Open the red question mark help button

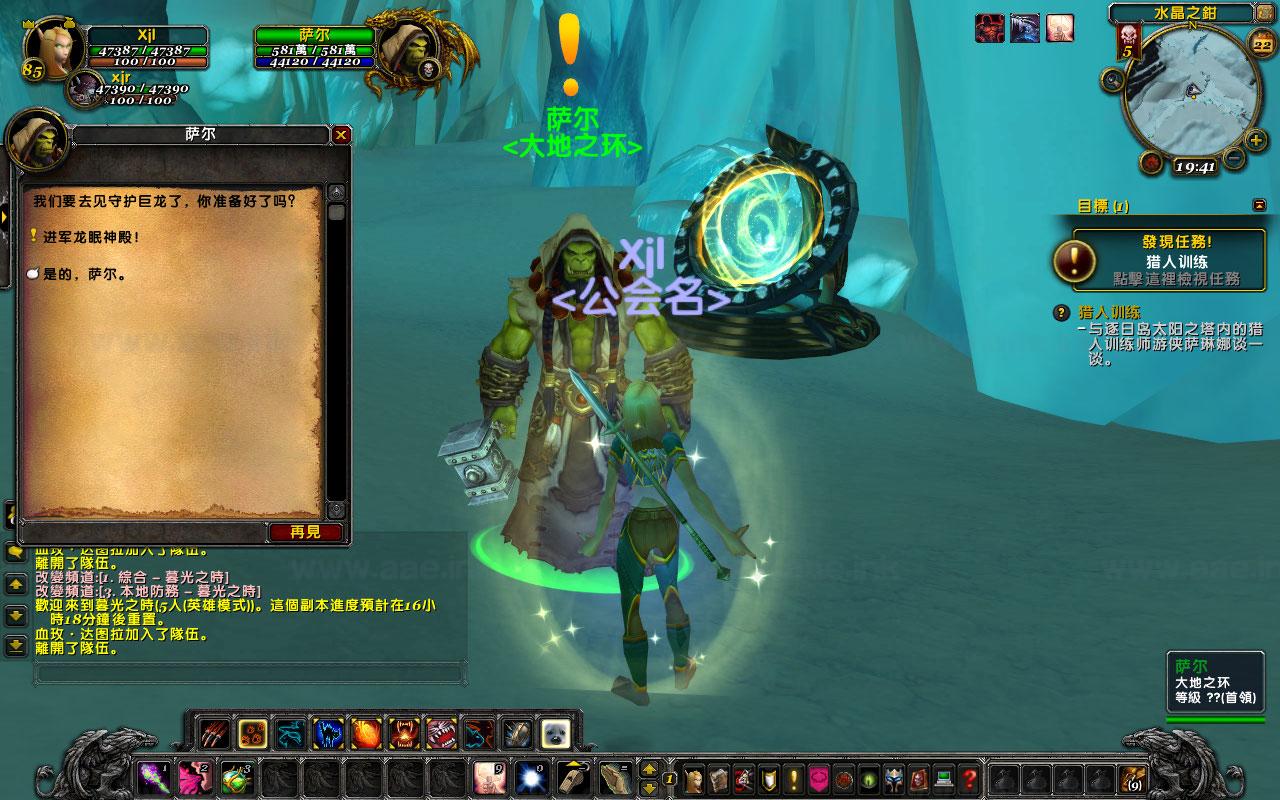968,777
